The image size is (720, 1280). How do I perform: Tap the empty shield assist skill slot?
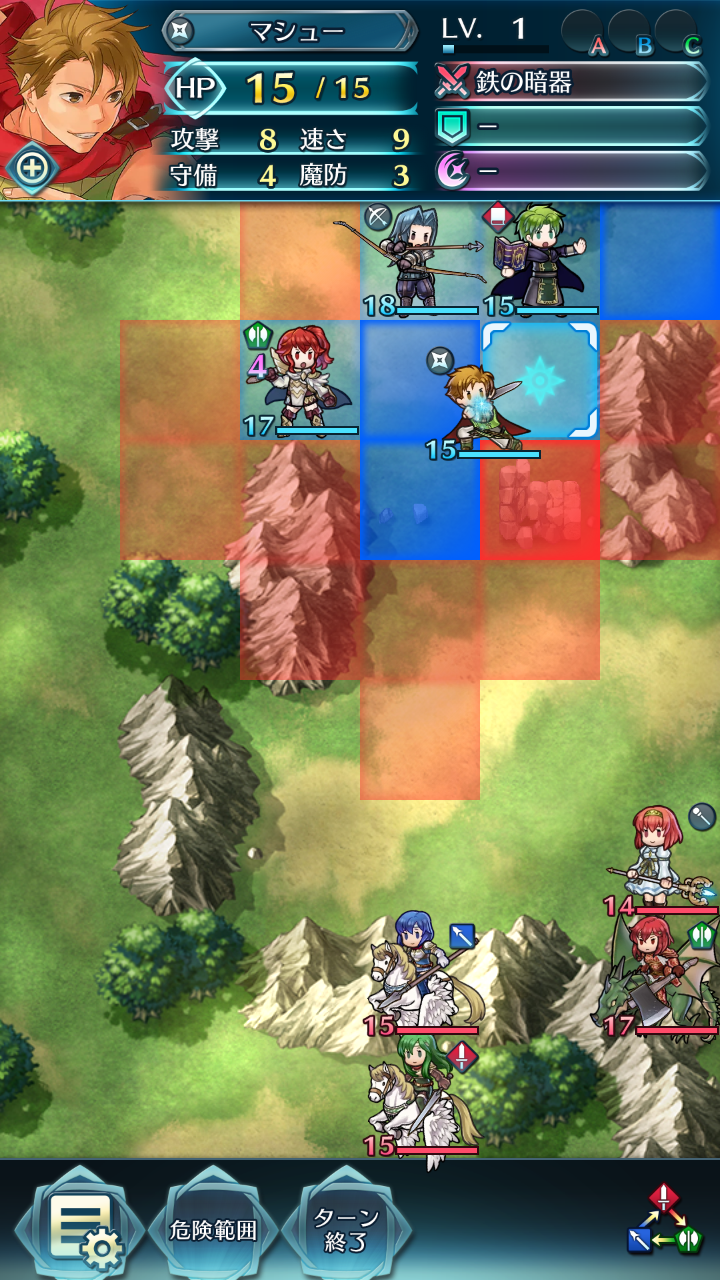coord(572,126)
